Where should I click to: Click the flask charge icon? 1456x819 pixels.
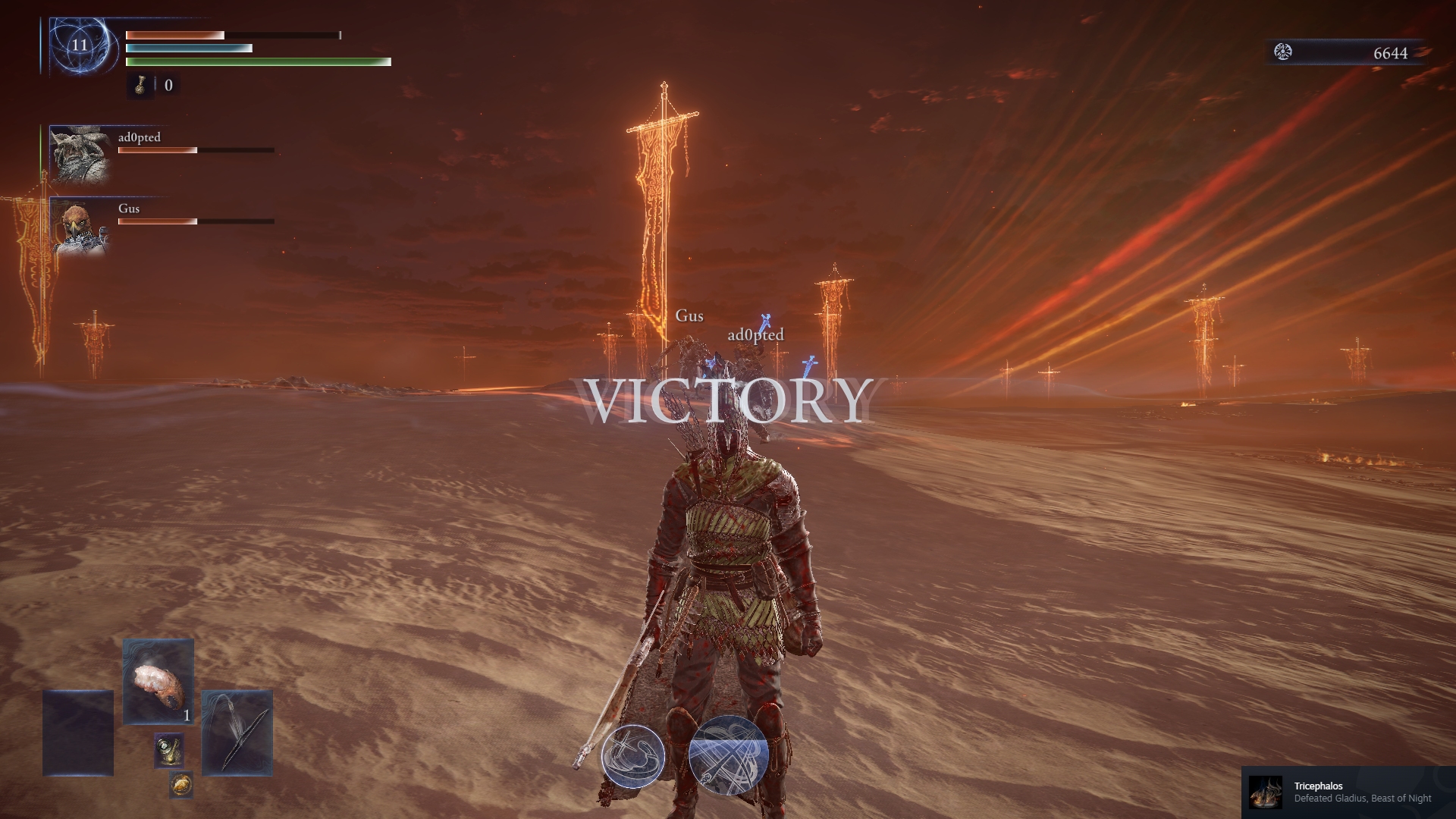tap(140, 85)
